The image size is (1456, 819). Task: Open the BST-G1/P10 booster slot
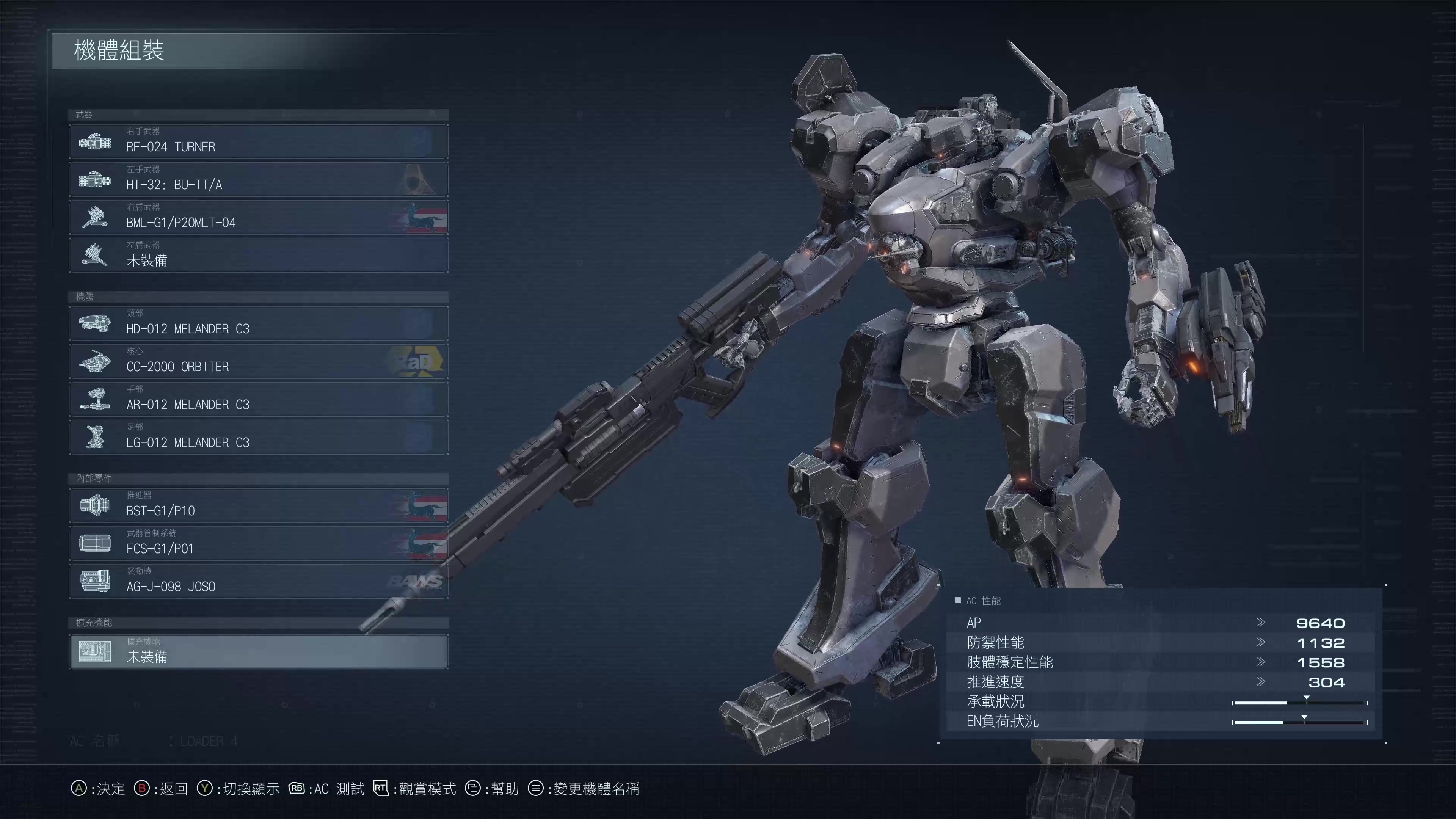(x=258, y=505)
